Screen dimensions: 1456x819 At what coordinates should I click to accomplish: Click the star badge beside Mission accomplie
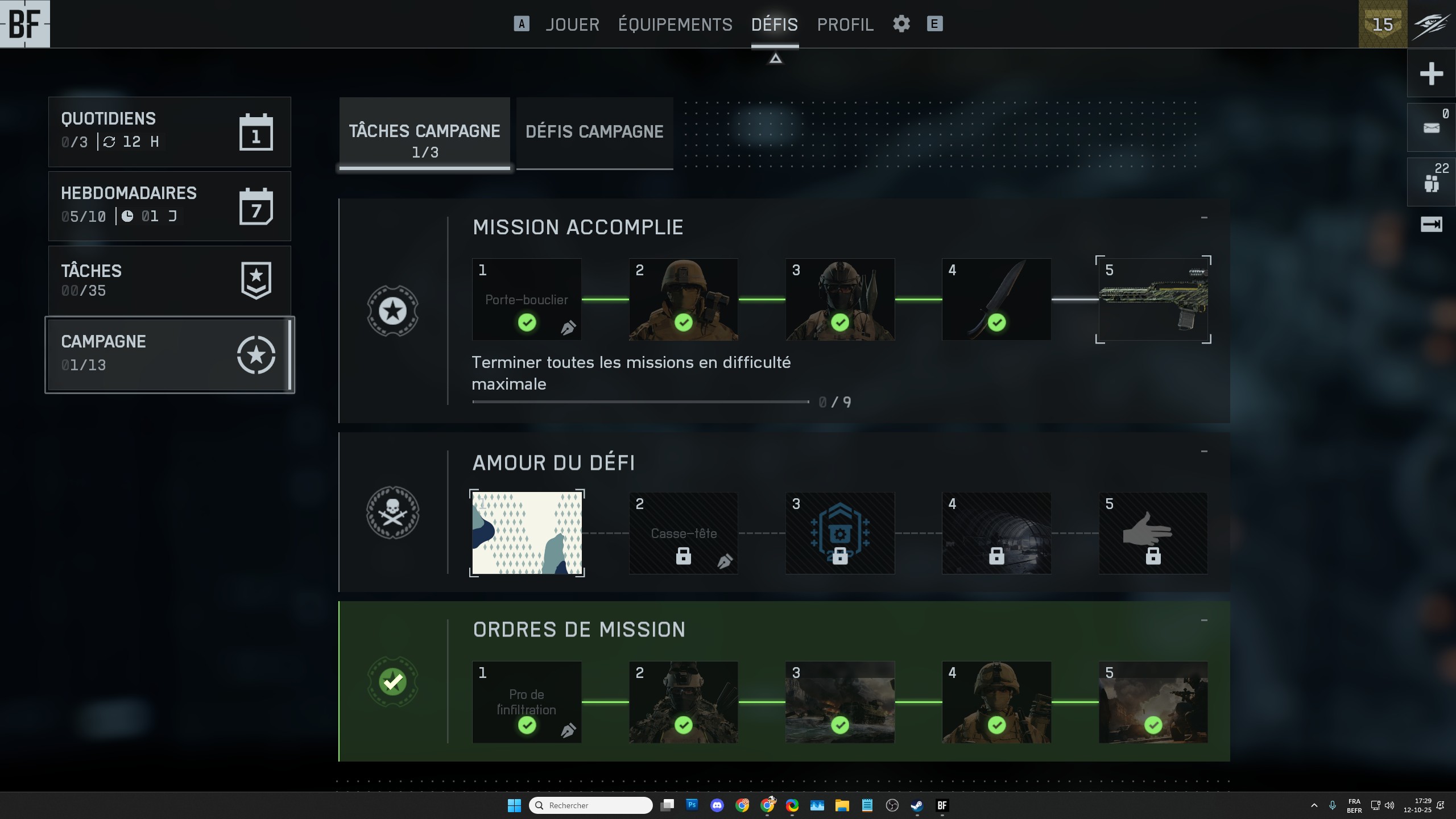(392, 311)
